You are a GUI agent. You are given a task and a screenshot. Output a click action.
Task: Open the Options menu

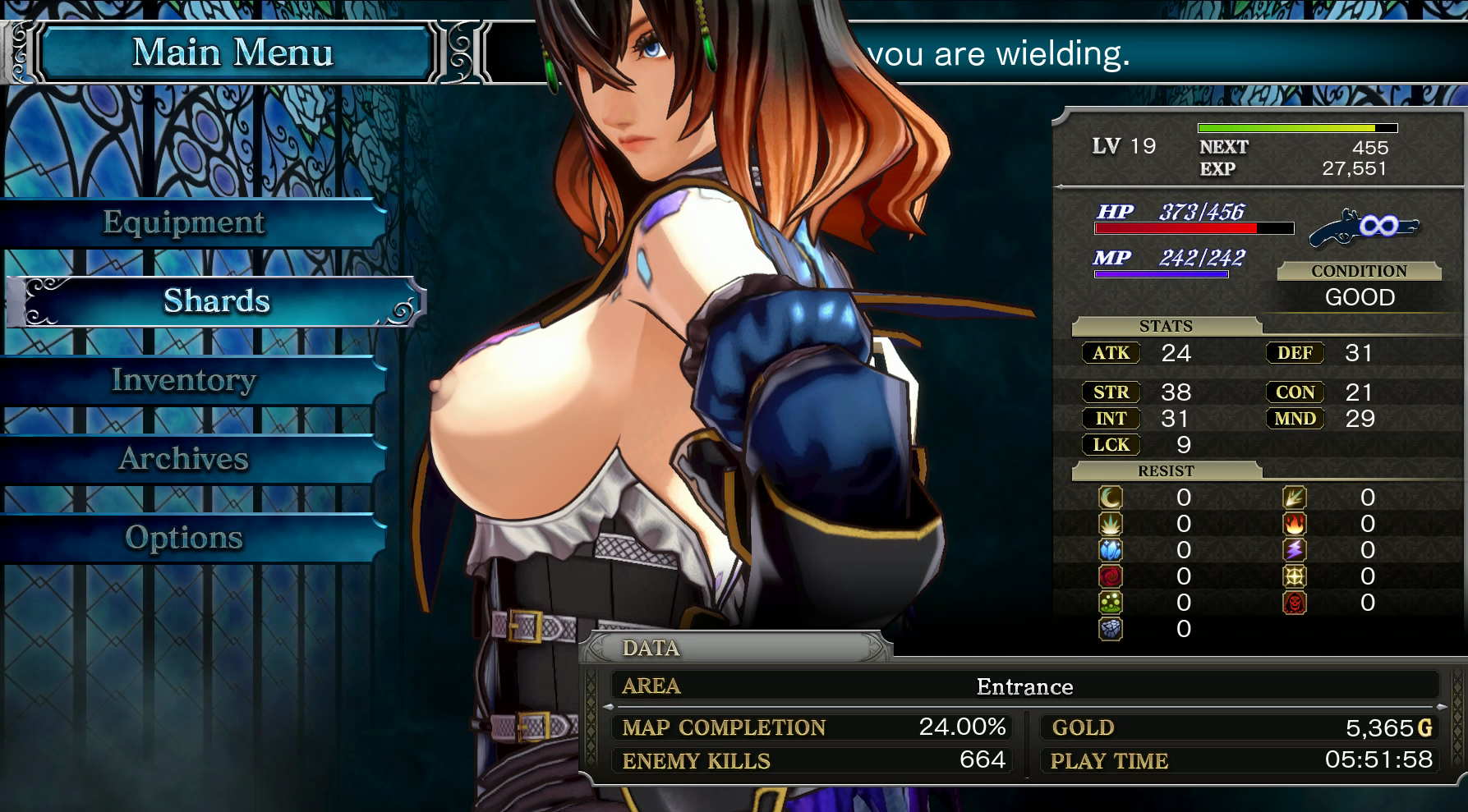tap(184, 538)
